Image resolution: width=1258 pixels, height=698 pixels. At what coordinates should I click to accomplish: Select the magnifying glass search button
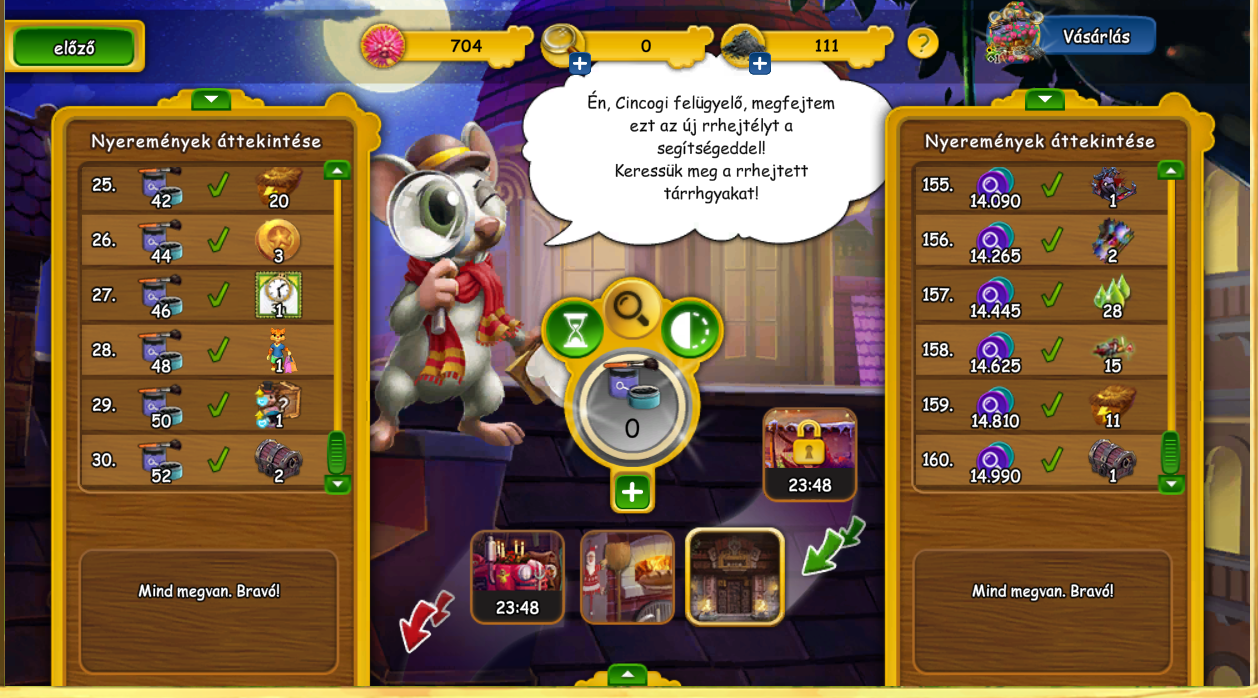pyautogui.click(x=632, y=308)
